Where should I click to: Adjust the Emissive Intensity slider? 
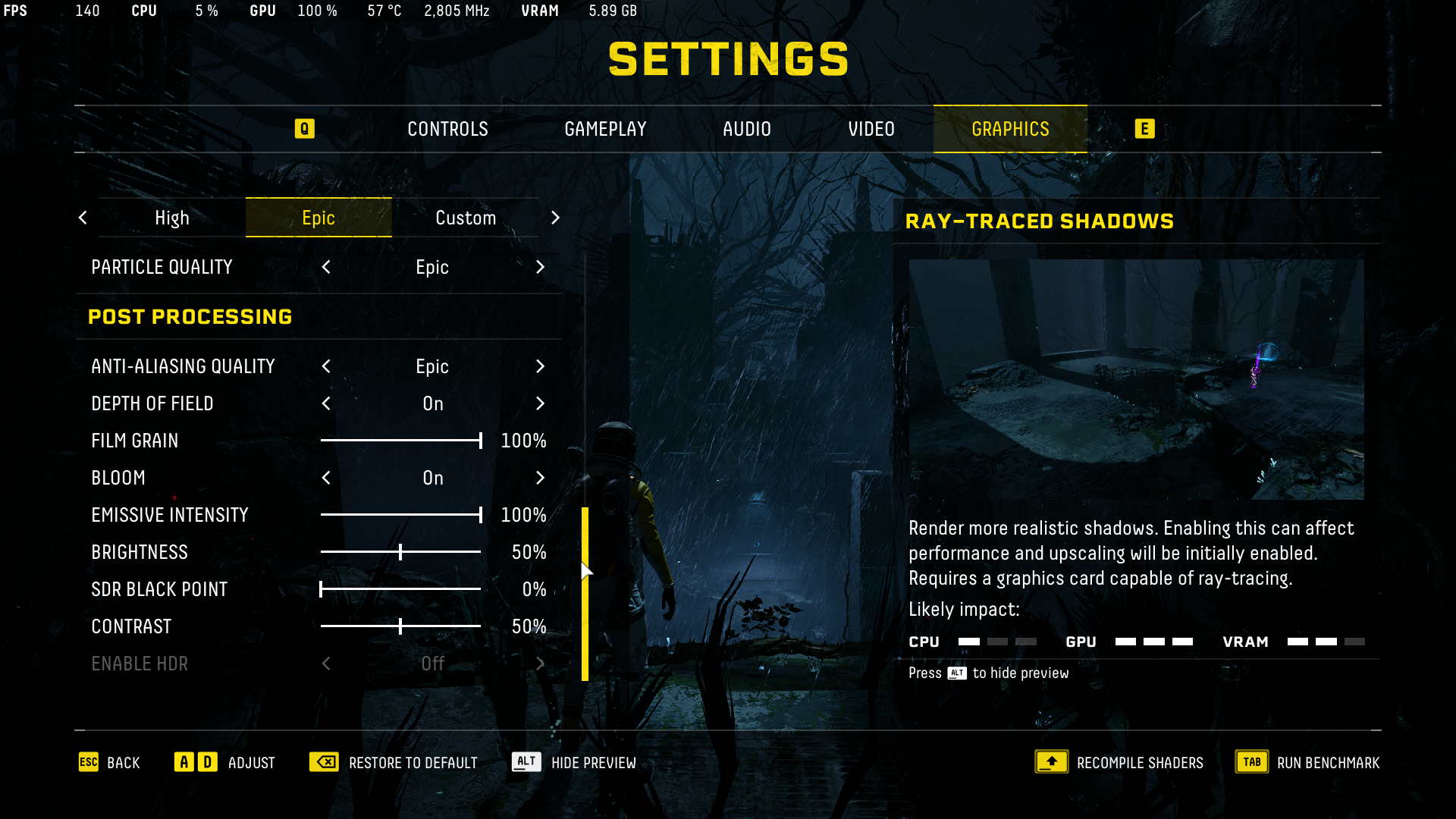pyautogui.click(x=480, y=515)
